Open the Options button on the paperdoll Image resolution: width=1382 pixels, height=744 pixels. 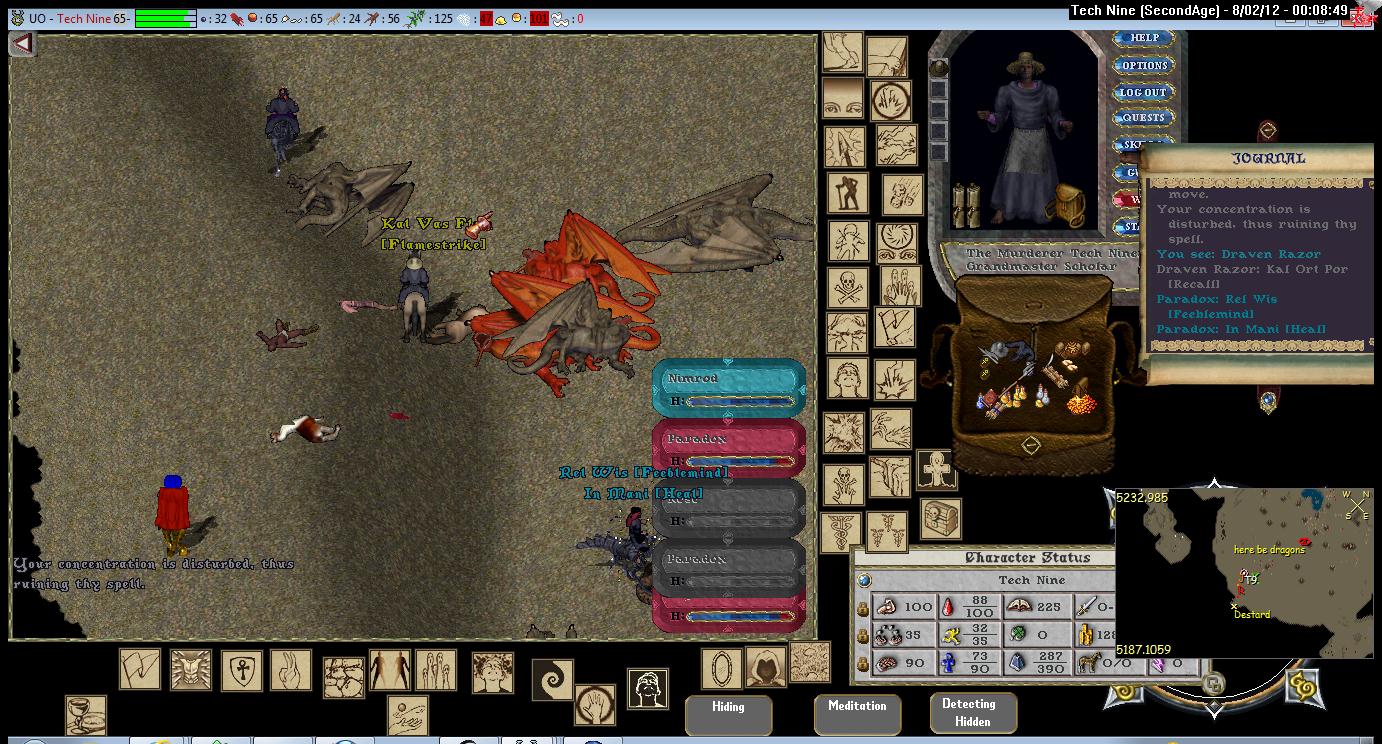1144,65
